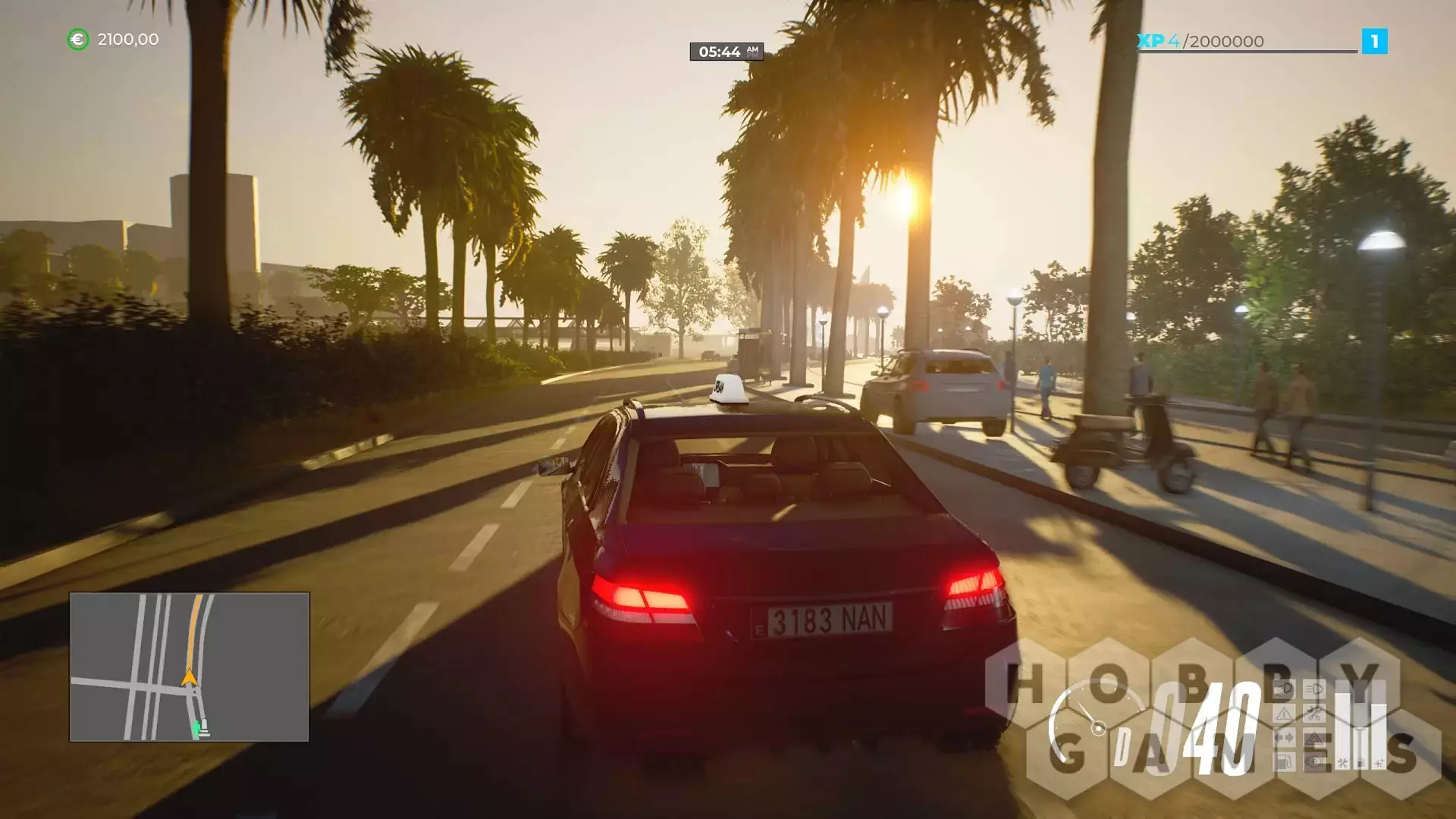
Task: Toggle the hazard lights triangle icon
Action: pos(1314,738)
